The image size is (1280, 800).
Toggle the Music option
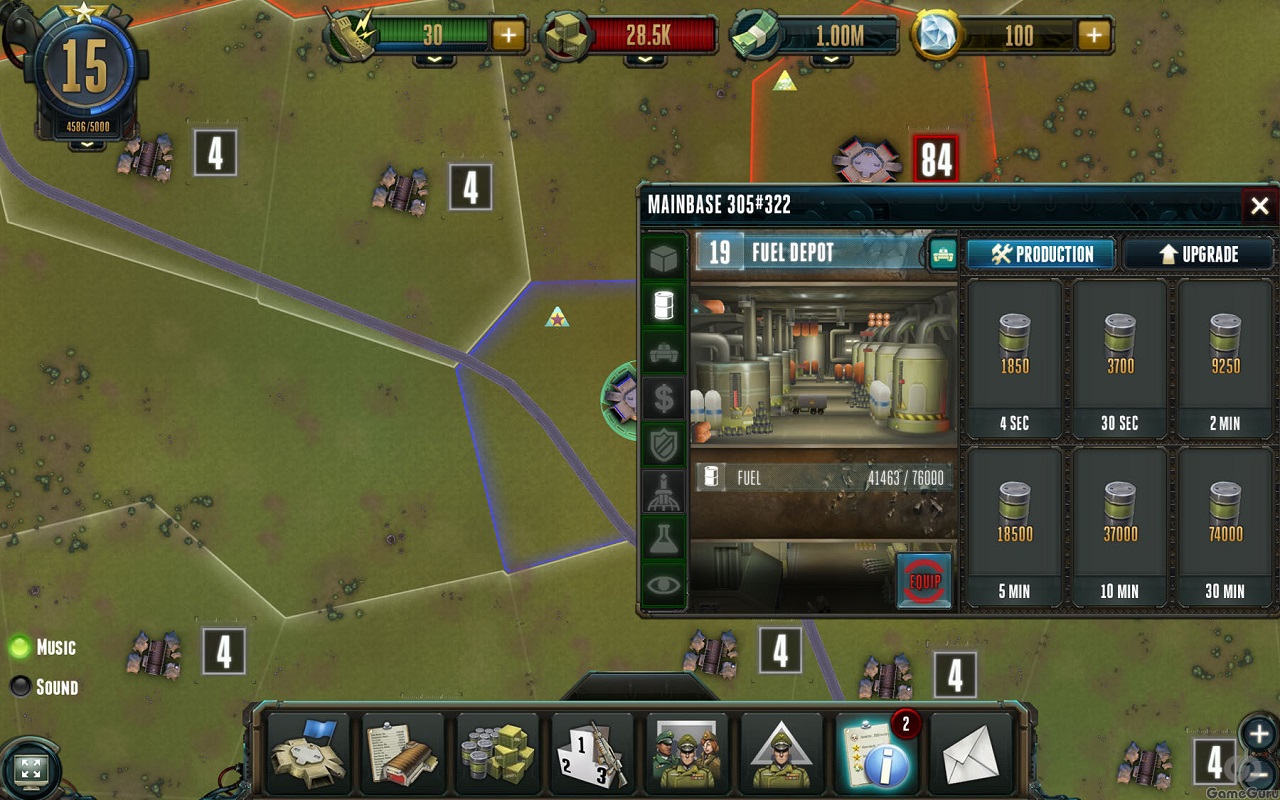pyautogui.click(x=20, y=647)
